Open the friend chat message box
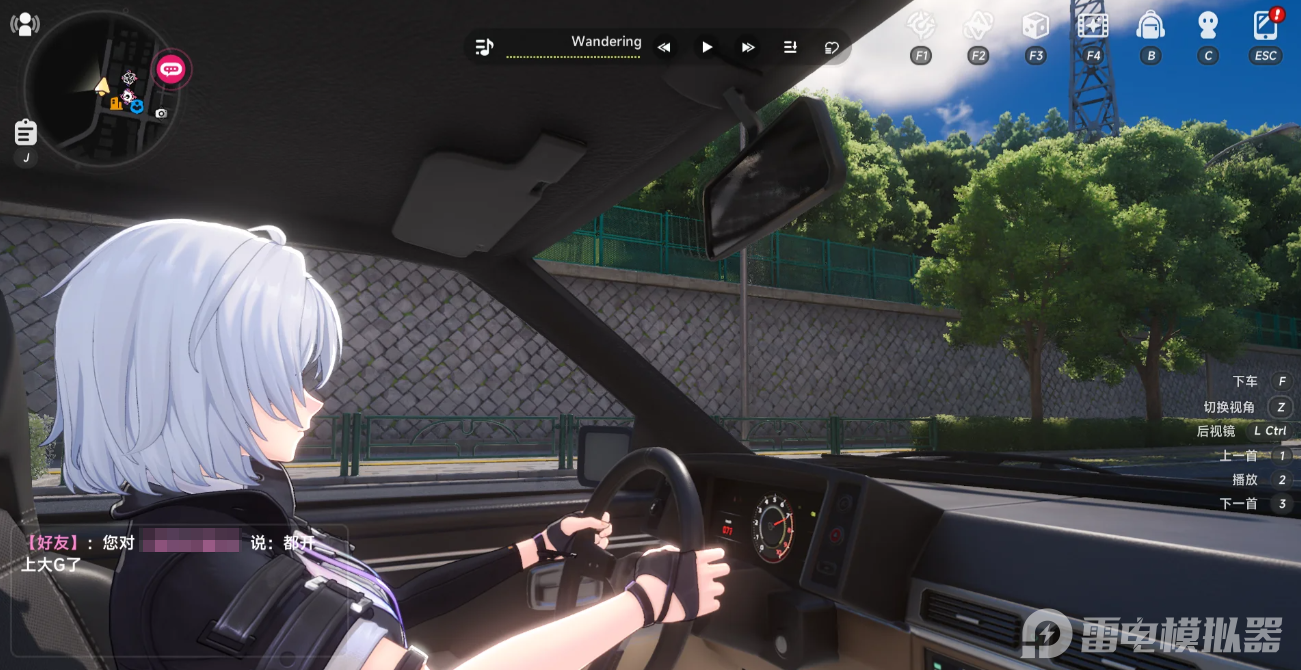This screenshot has width=1301, height=670. (x=180, y=552)
